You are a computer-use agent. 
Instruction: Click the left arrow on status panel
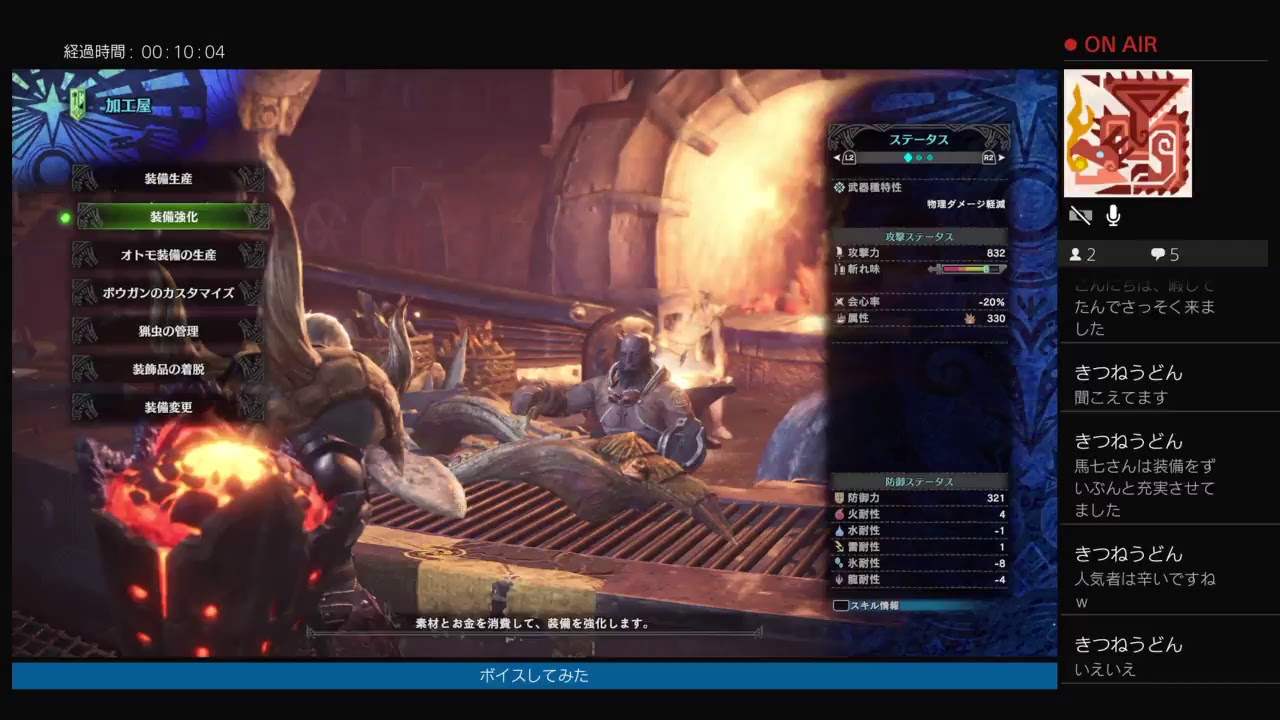[x=838, y=158]
